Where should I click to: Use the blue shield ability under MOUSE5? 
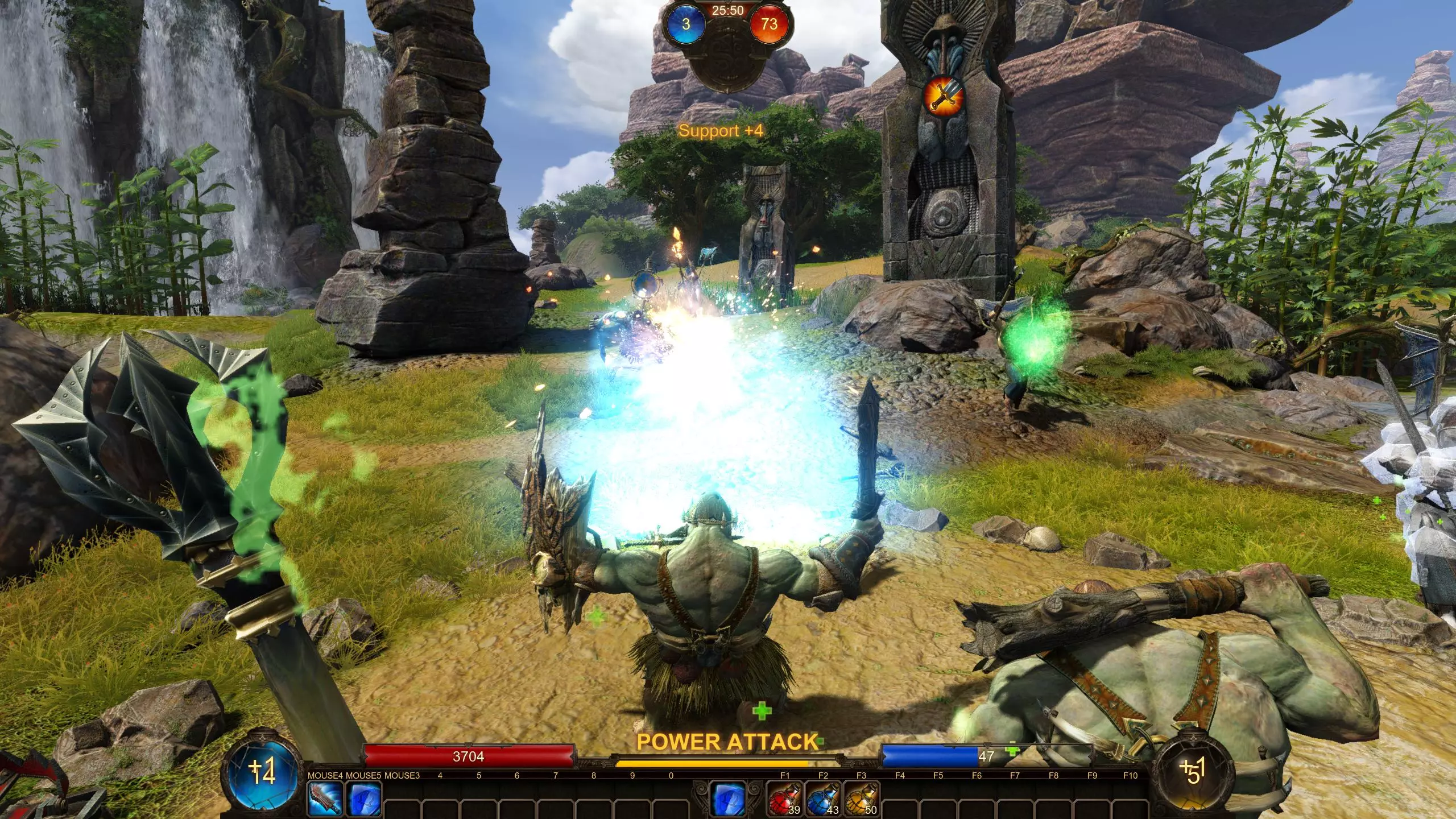coord(363,799)
